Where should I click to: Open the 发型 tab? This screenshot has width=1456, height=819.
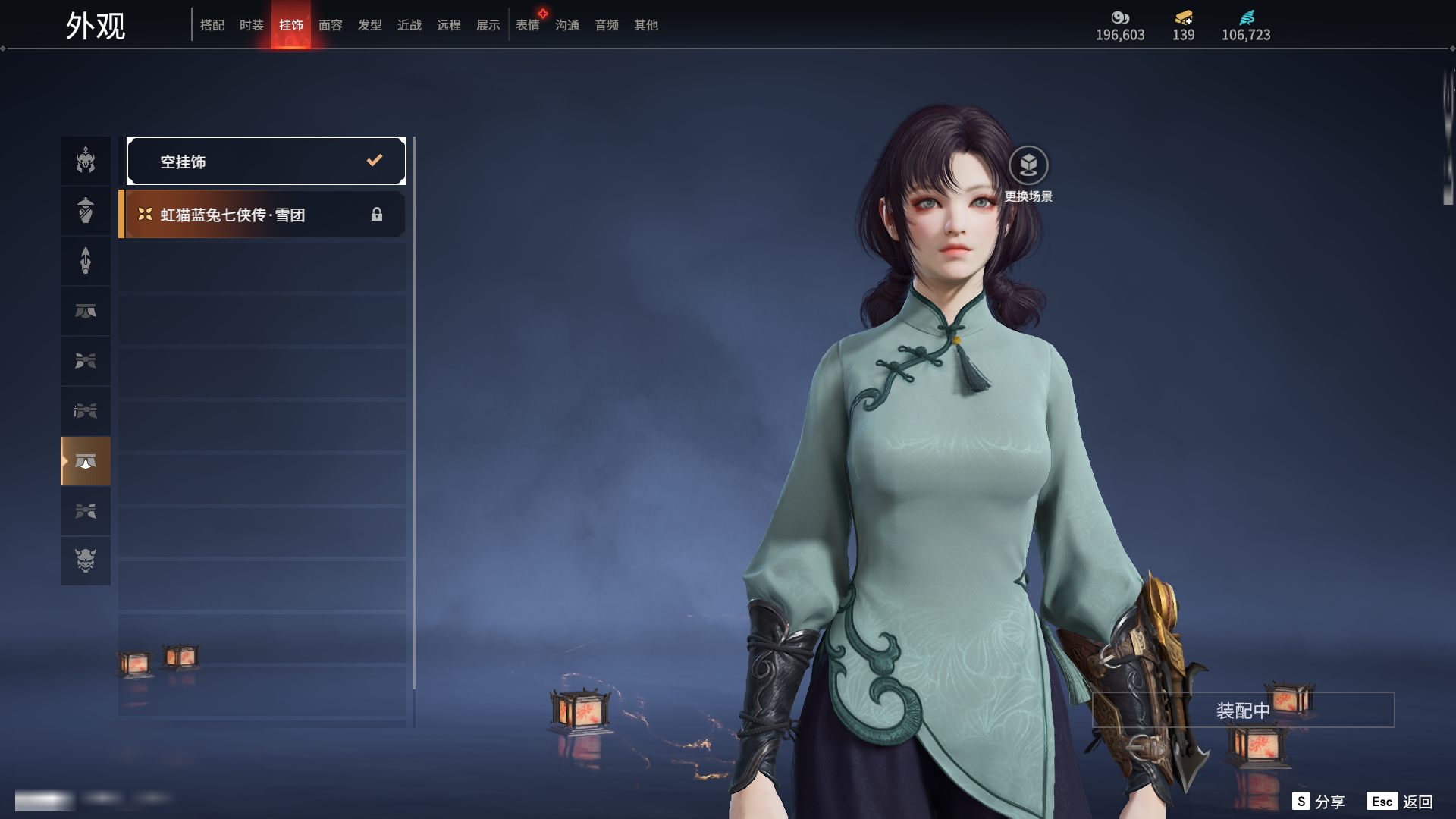(370, 25)
